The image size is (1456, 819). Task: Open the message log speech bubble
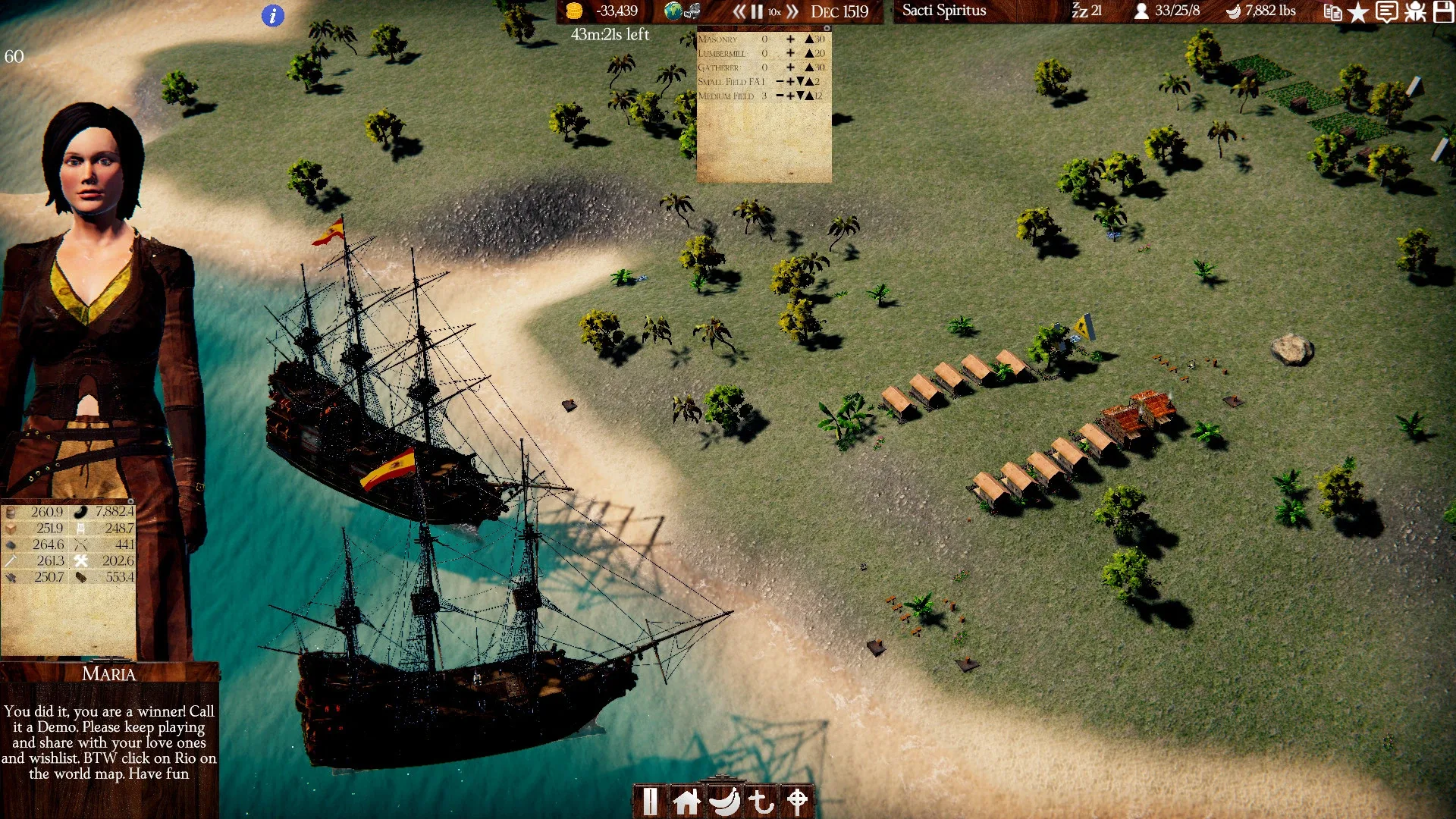1386,12
